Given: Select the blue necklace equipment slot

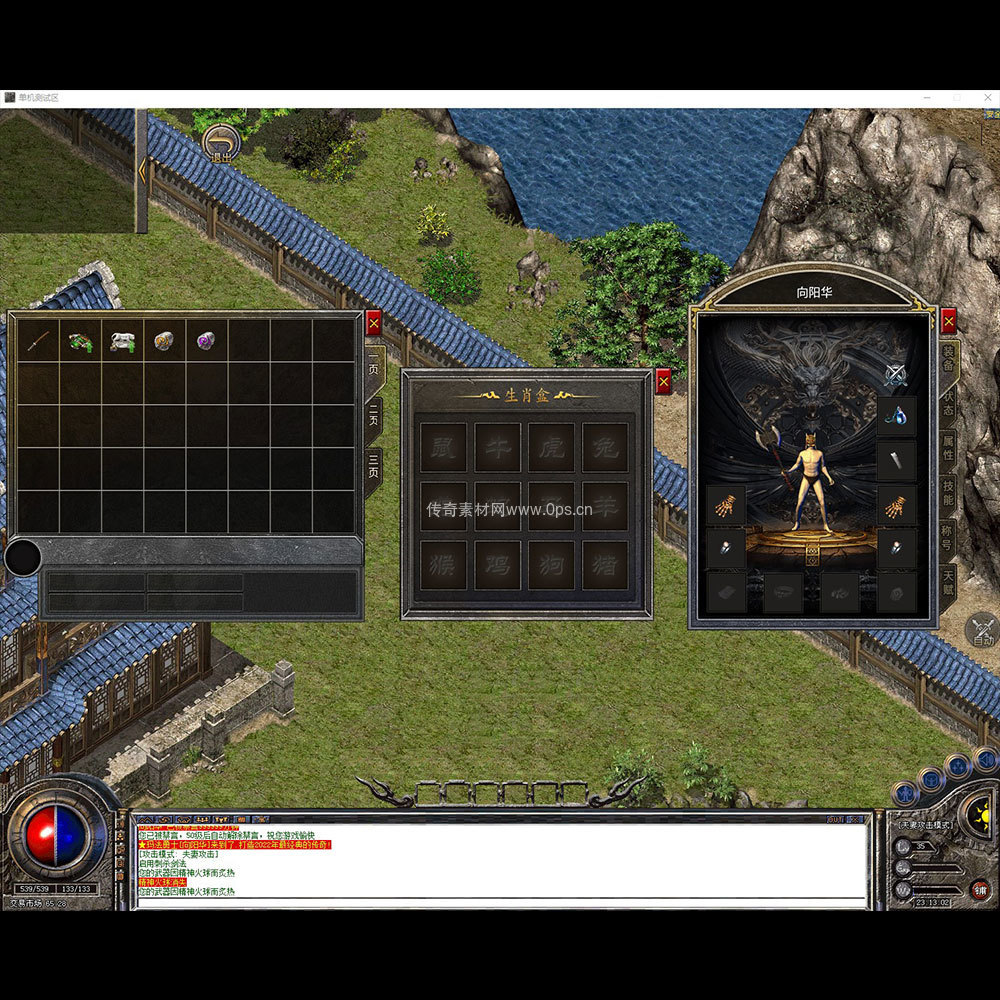Looking at the screenshot, I should tap(895, 415).
